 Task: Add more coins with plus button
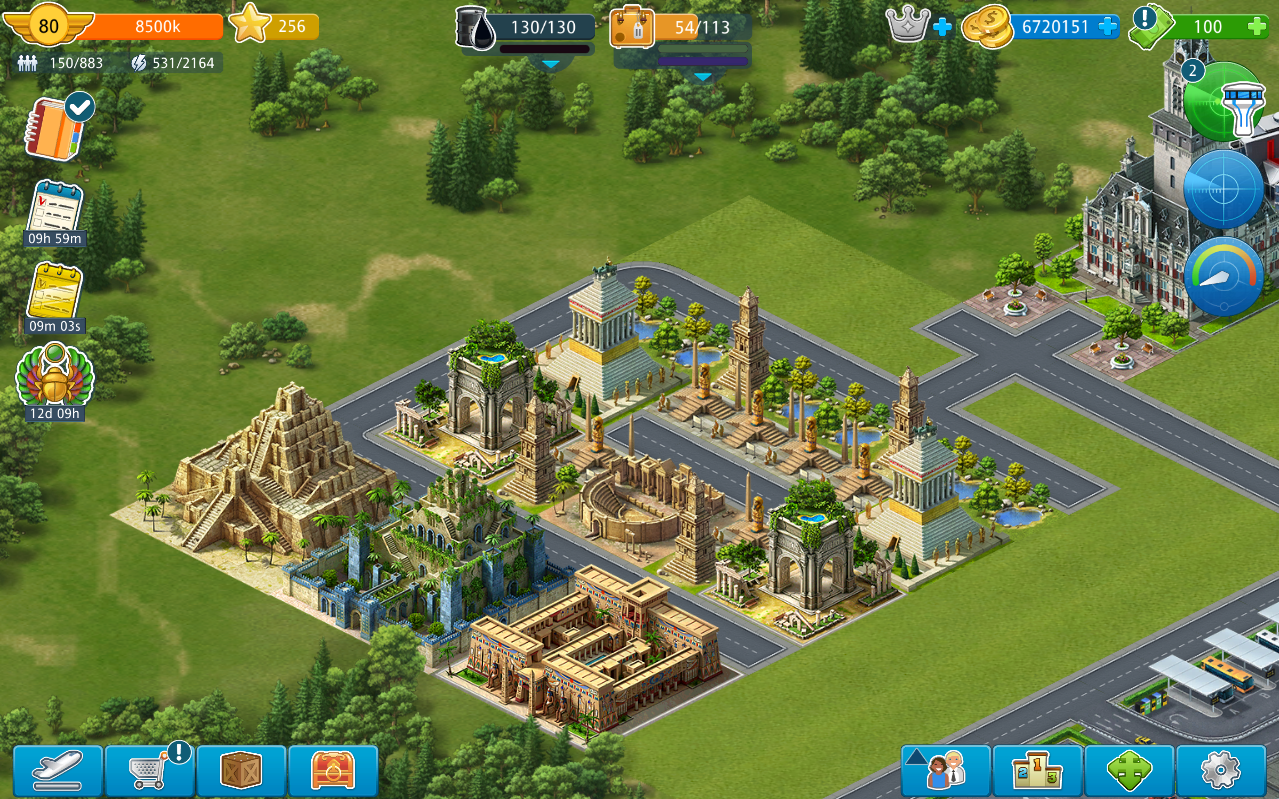[x=1107, y=27]
